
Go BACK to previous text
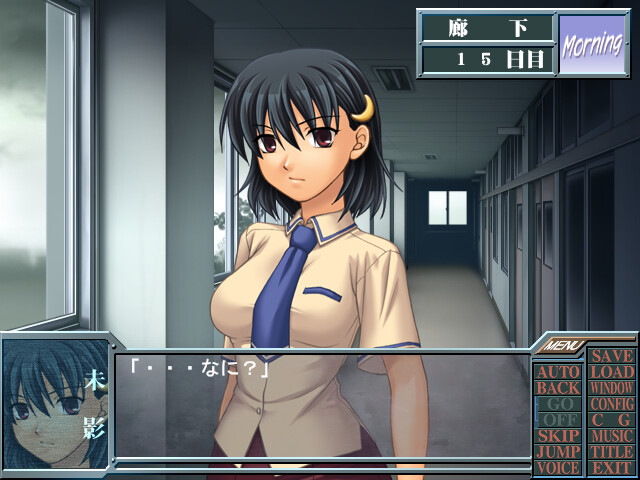pos(558,388)
